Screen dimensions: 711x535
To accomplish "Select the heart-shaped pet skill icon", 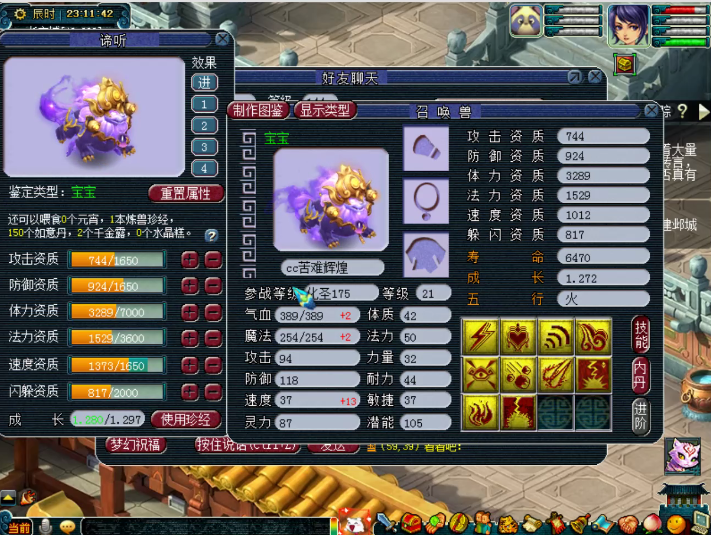I will pyautogui.click(x=518, y=336).
